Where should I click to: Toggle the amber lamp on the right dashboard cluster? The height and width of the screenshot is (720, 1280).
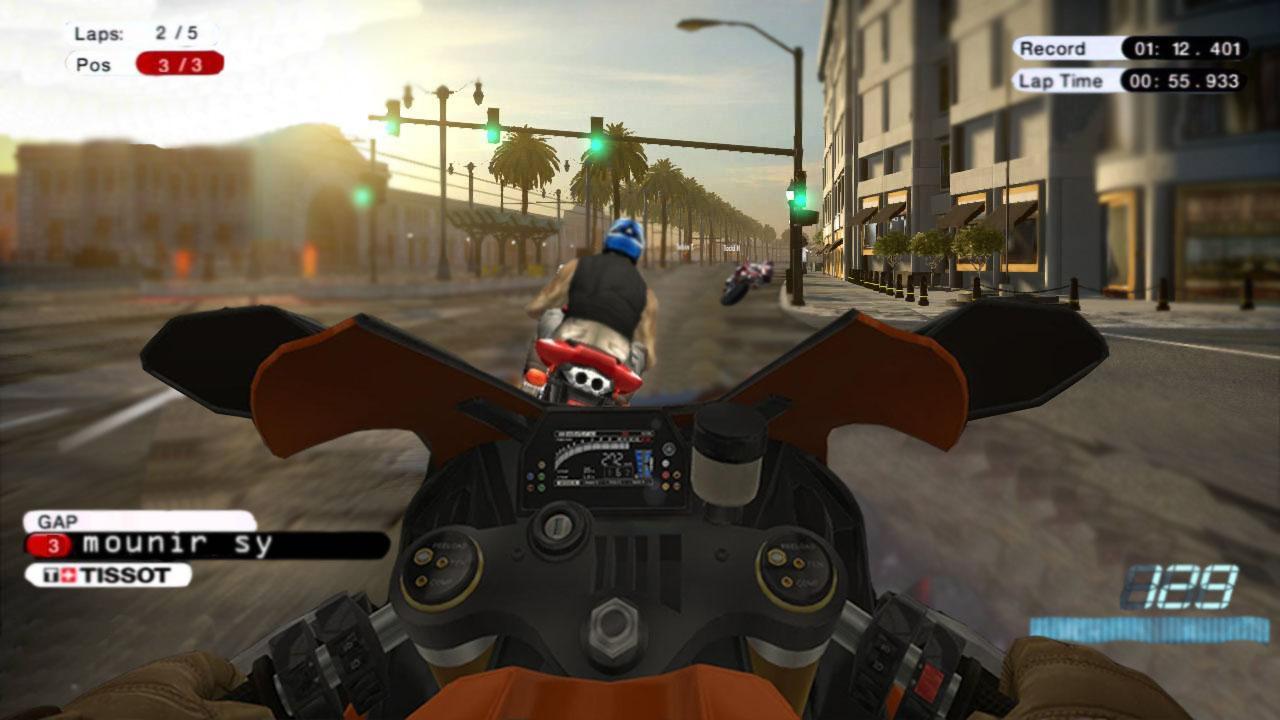664,487
